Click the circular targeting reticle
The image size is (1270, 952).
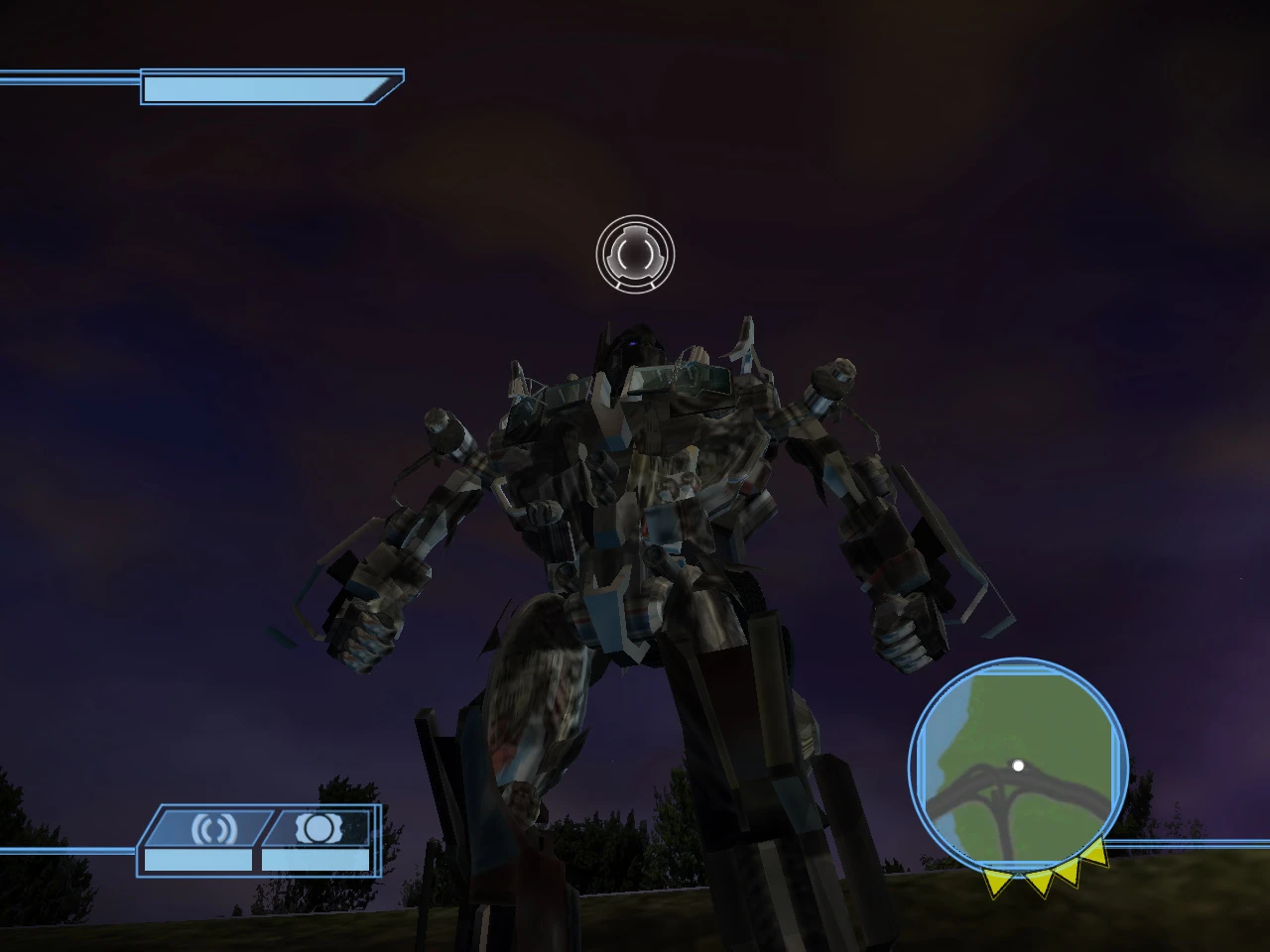tap(635, 255)
